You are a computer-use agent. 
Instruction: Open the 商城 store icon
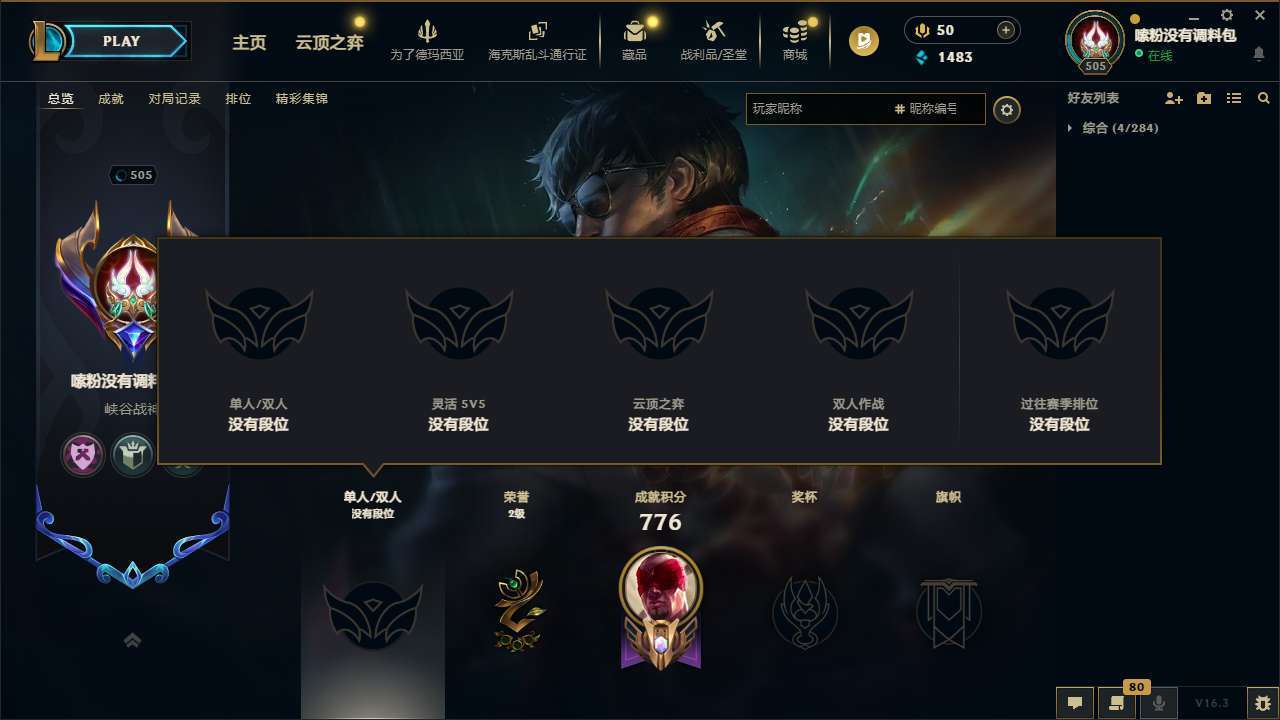coord(794,38)
